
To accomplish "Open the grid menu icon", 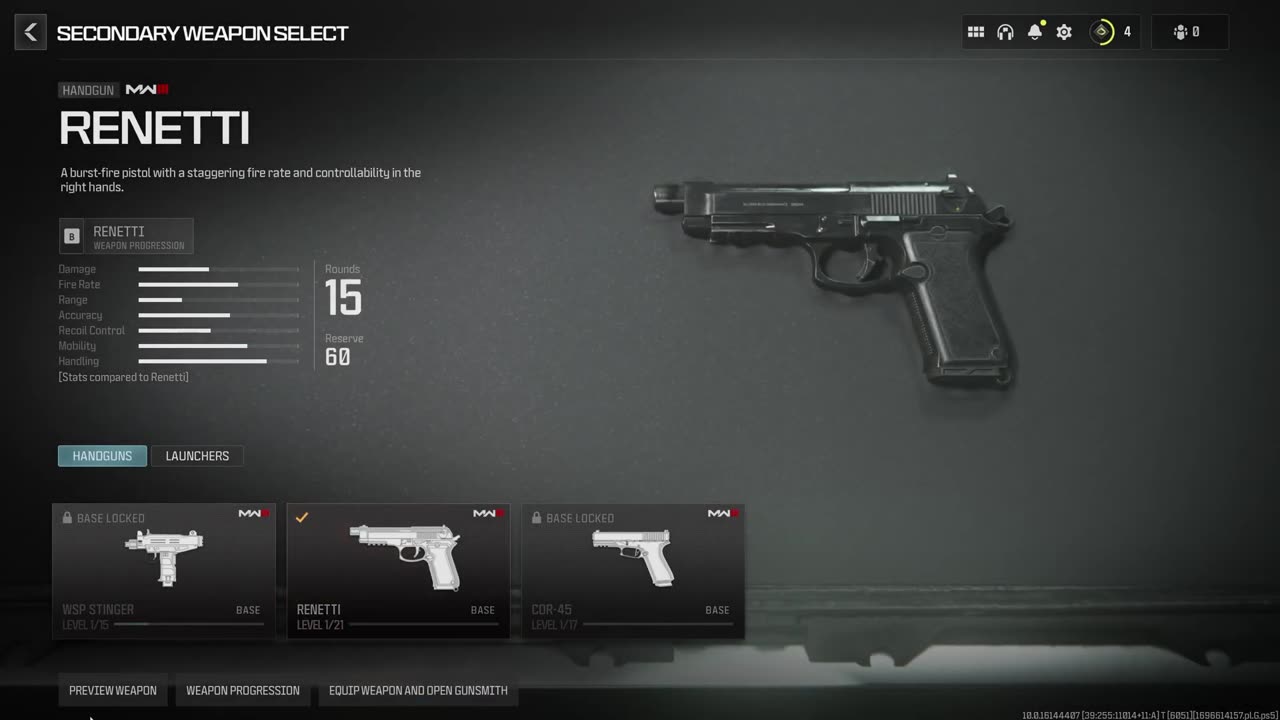I will [976, 32].
